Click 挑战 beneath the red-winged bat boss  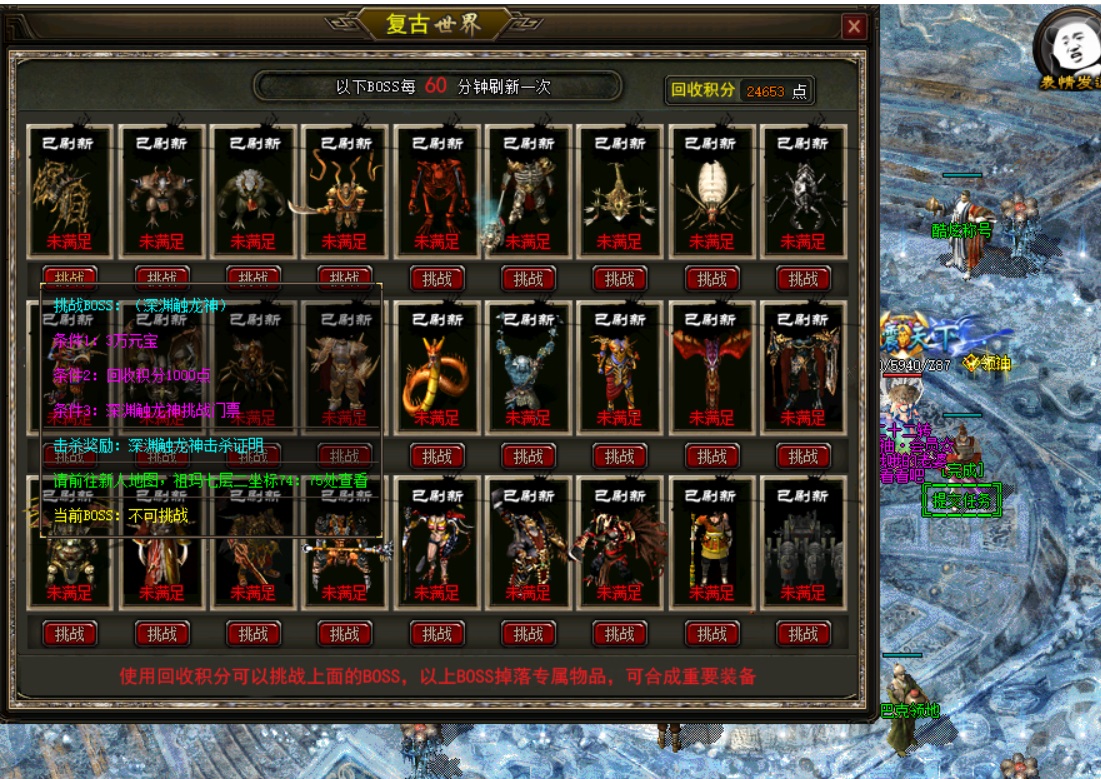[711, 456]
